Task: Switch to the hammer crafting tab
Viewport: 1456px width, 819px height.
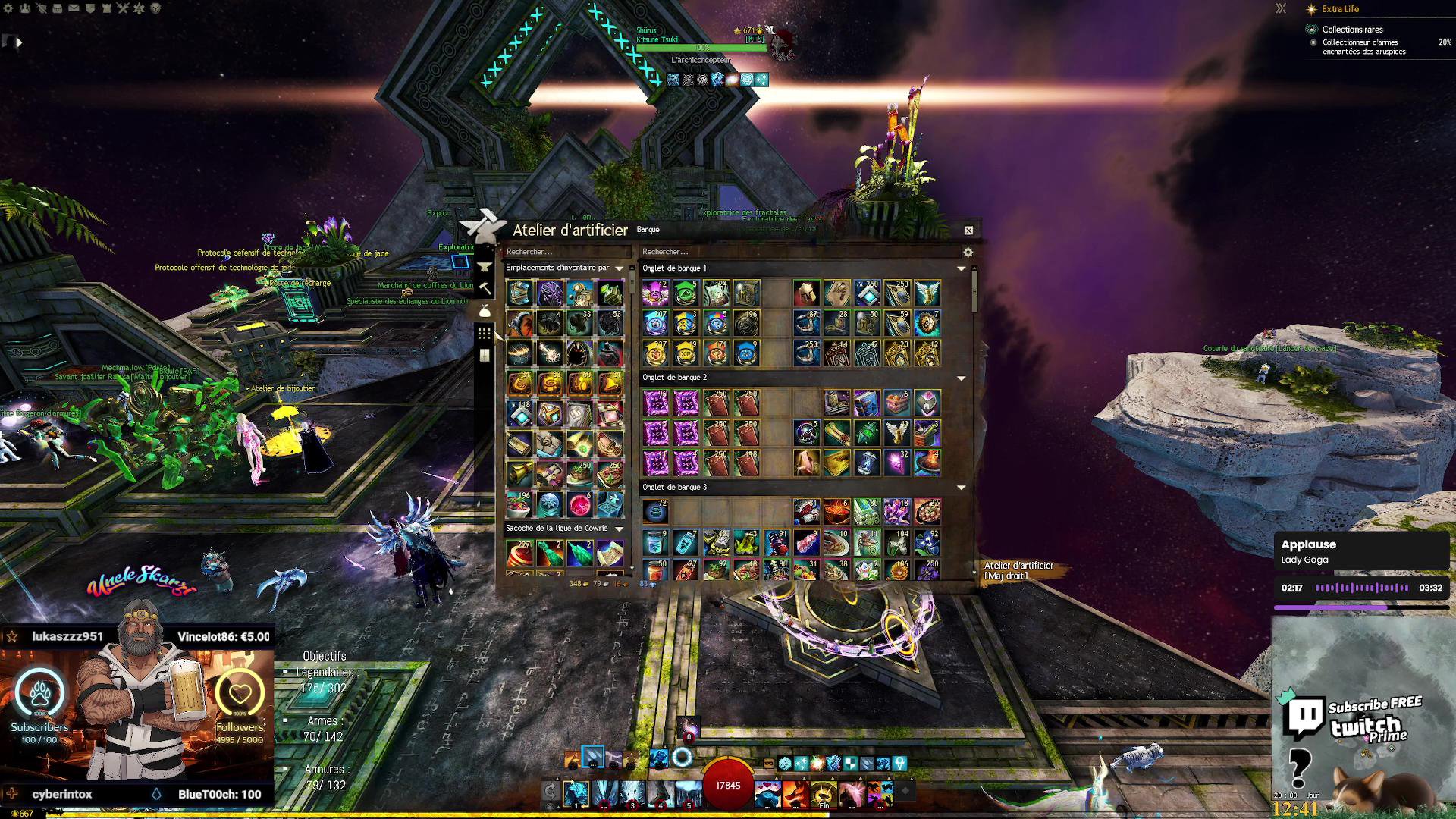Action: pos(485,289)
